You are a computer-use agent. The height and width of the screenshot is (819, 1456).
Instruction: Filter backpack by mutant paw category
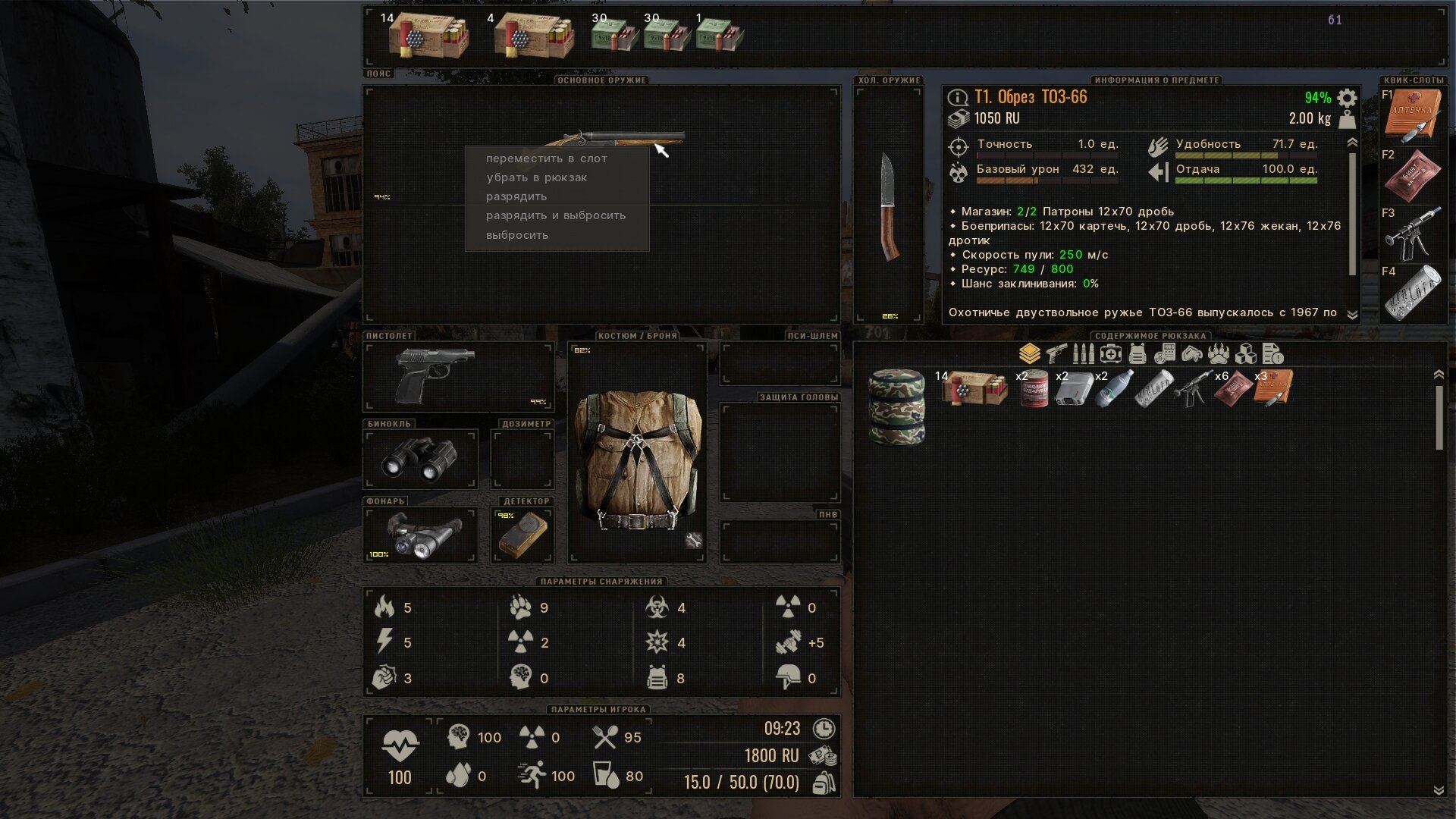(x=1219, y=353)
